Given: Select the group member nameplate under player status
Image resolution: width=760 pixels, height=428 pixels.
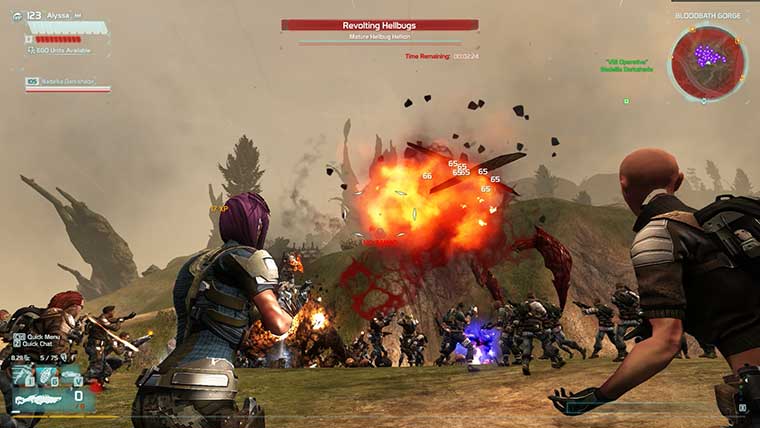Looking at the screenshot, I should click(66, 82).
